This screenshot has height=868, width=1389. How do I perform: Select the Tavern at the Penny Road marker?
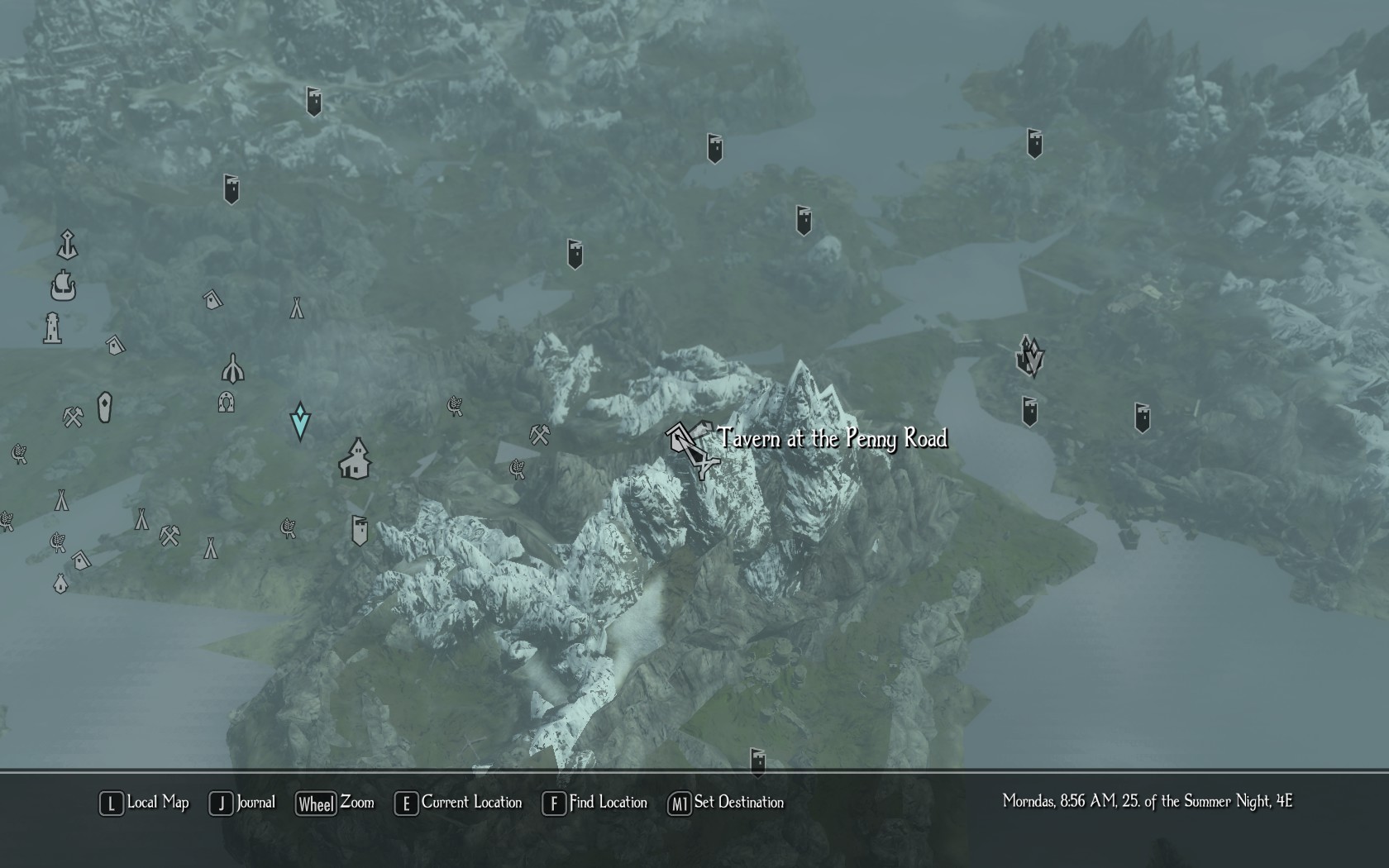click(x=689, y=447)
